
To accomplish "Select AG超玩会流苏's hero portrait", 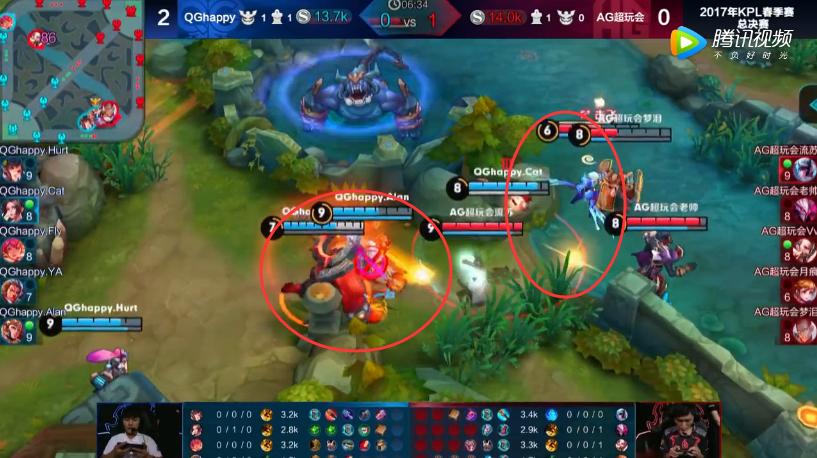I will [x=804, y=172].
